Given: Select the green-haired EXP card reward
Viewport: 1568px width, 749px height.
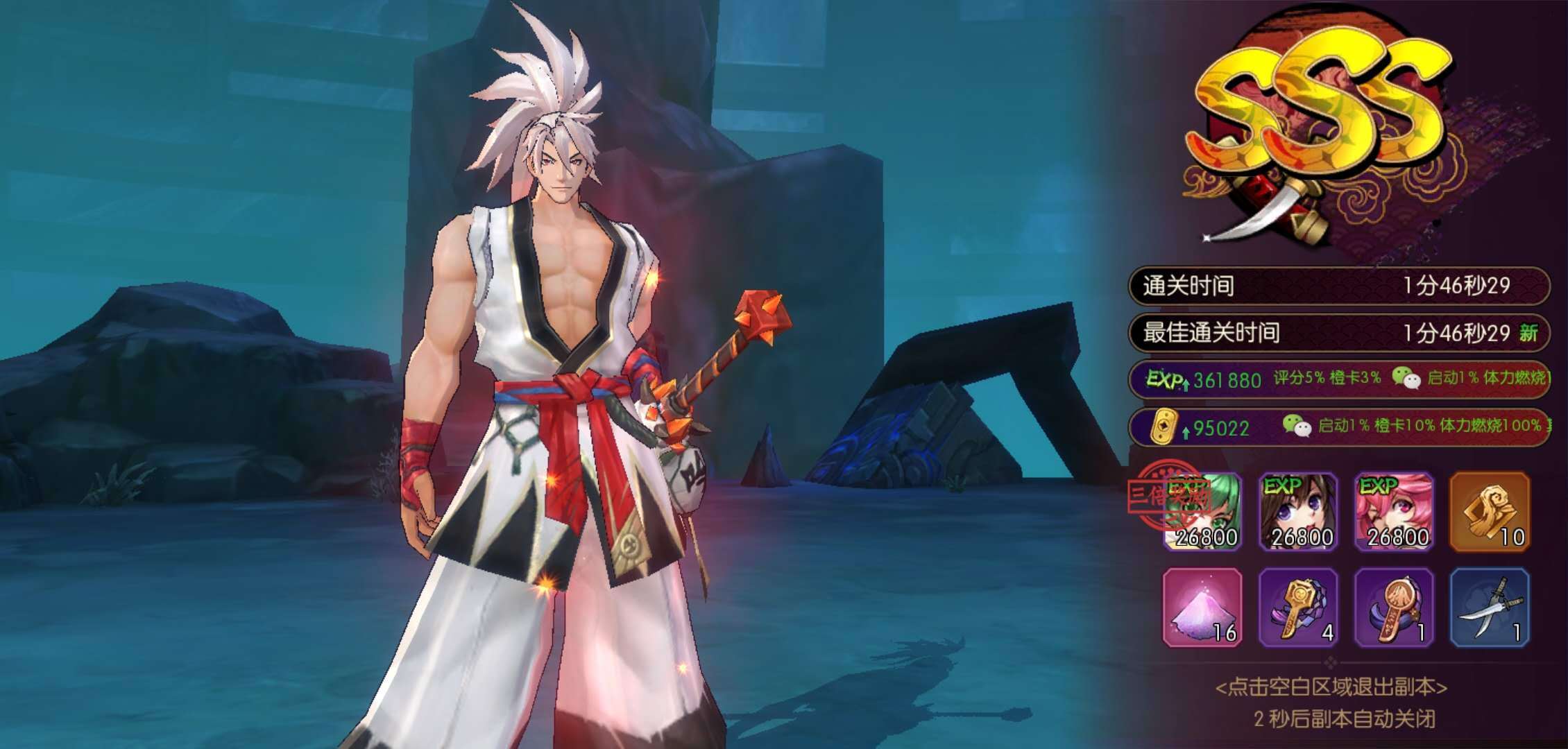Looking at the screenshot, I should (x=1202, y=512).
